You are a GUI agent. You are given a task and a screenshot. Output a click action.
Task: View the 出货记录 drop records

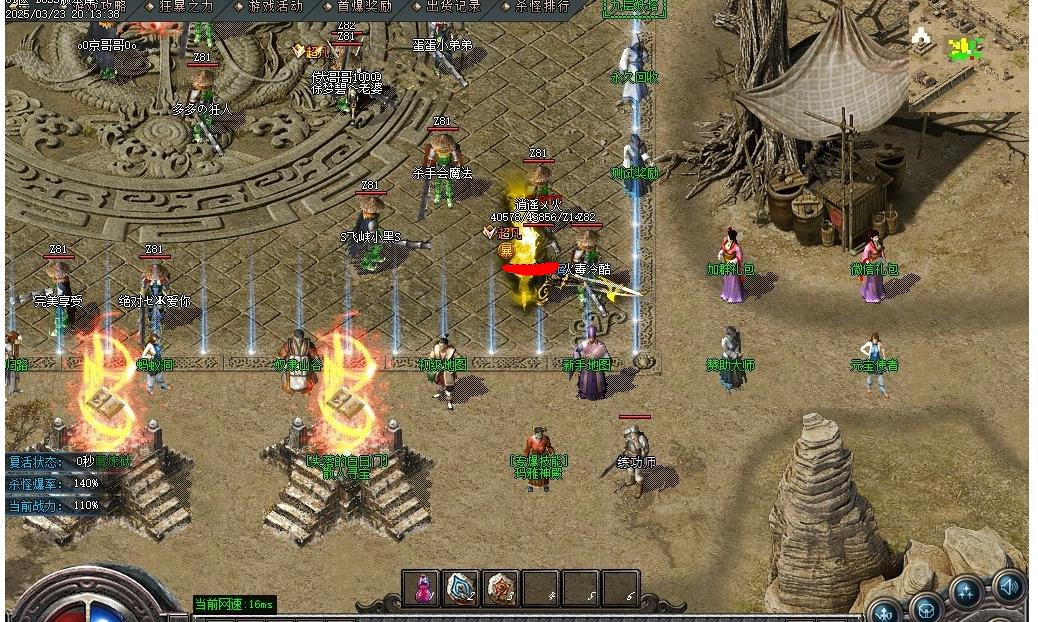tap(445, 6)
